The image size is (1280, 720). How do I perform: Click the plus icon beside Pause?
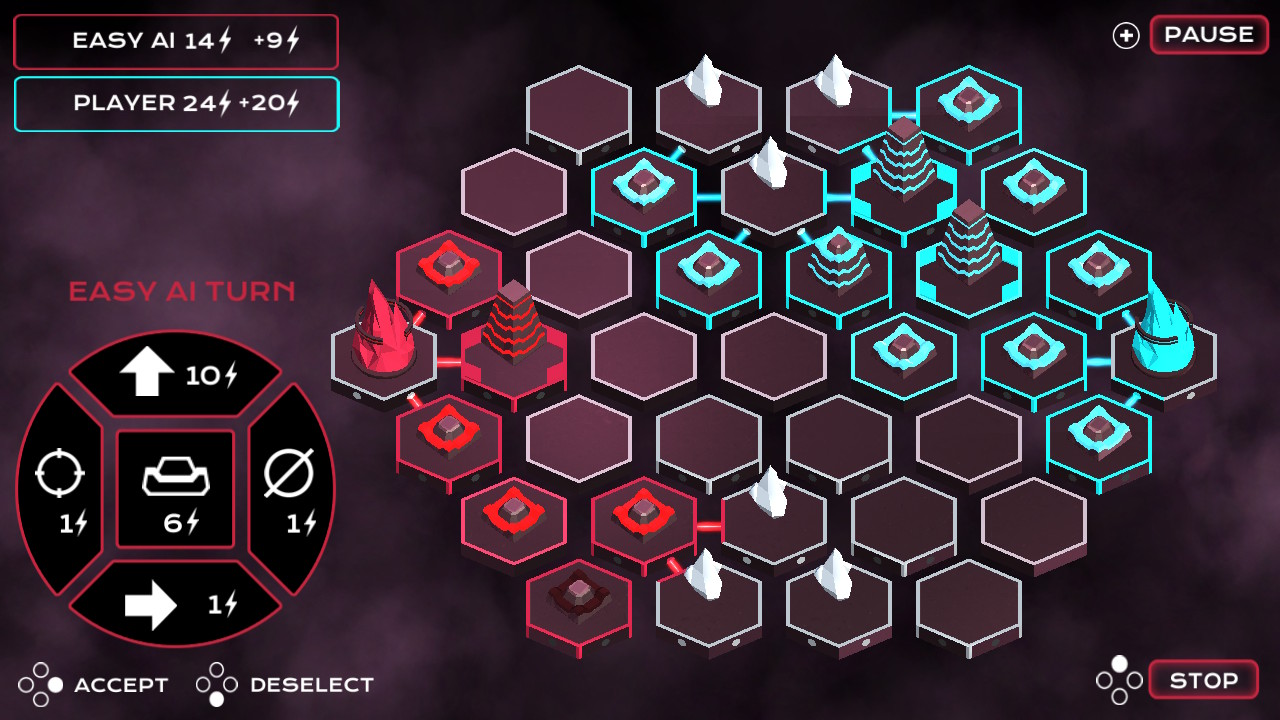(x=1126, y=33)
